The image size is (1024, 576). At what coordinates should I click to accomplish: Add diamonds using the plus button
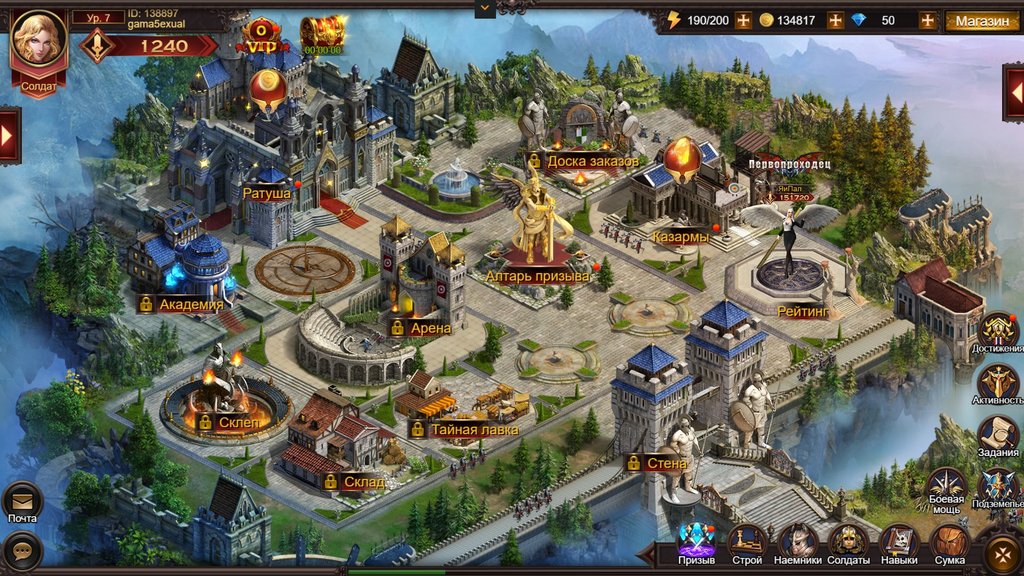pyautogui.click(x=927, y=20)
